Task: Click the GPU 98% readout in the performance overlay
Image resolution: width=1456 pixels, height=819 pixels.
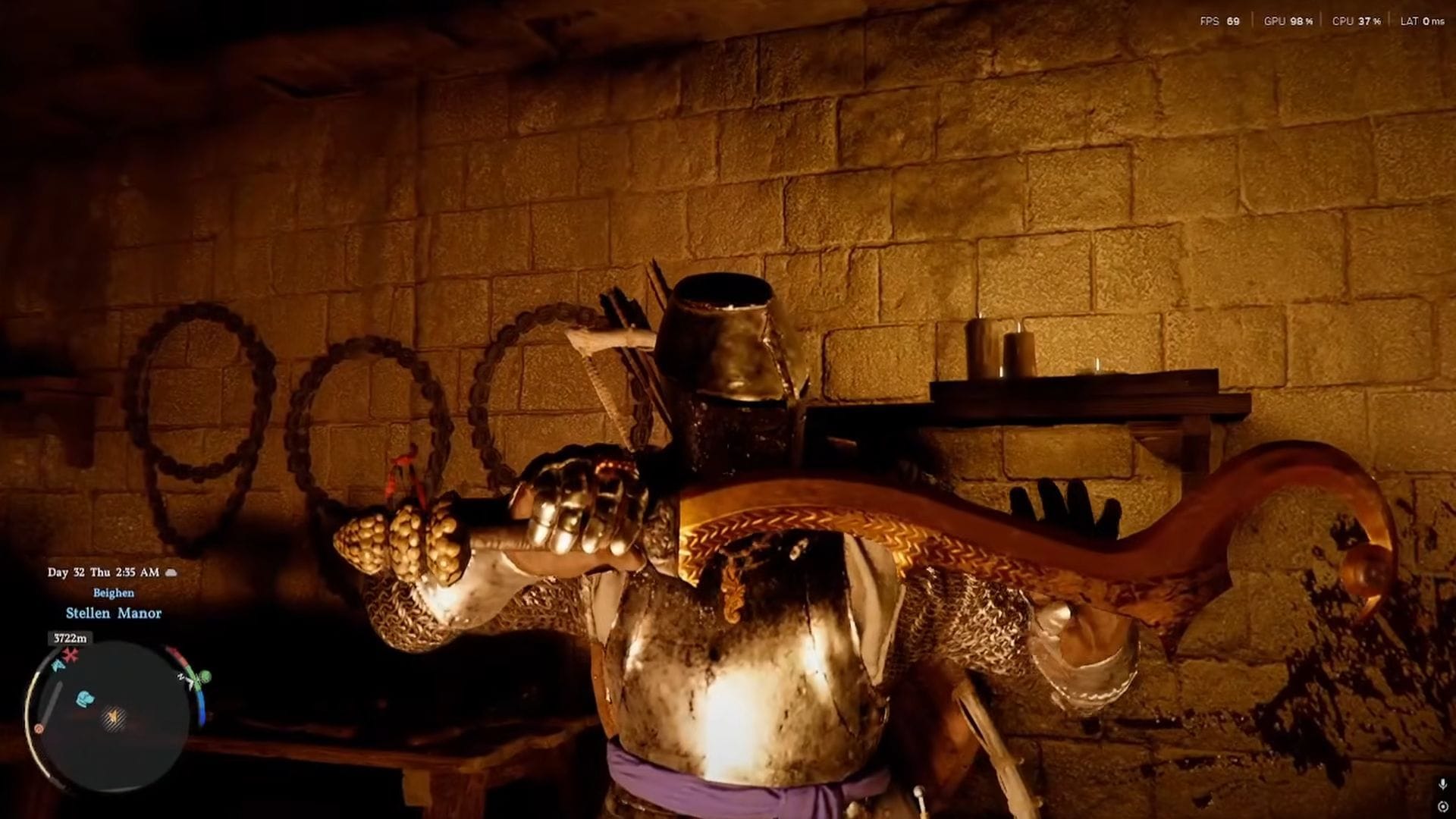Action: click(x=1289, y=22)
